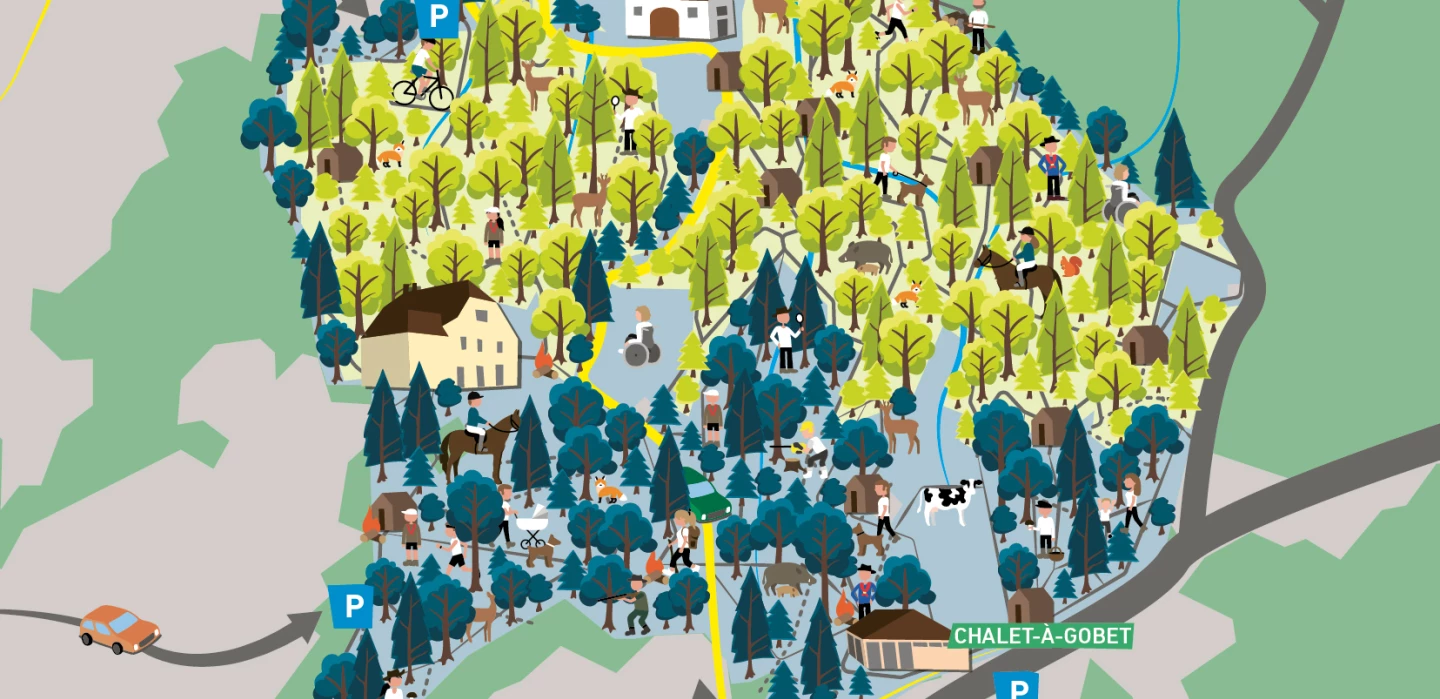Select the Chalet-à-Gobet map label
This screenshot has width=1440, height=699.
[1042, 636]
